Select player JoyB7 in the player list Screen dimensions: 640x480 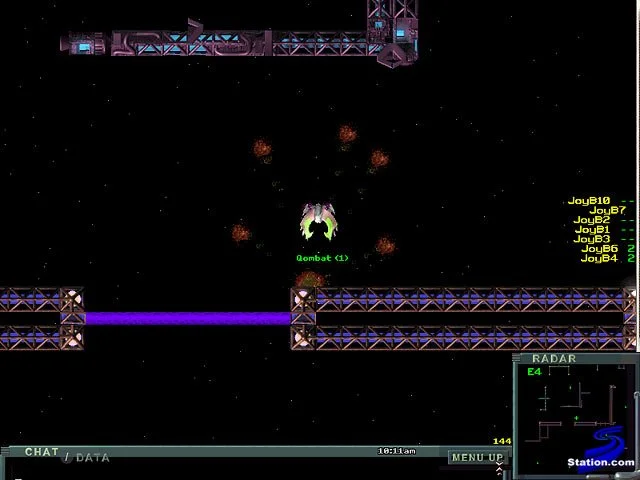pyautogui.click(x=607, y=211)
